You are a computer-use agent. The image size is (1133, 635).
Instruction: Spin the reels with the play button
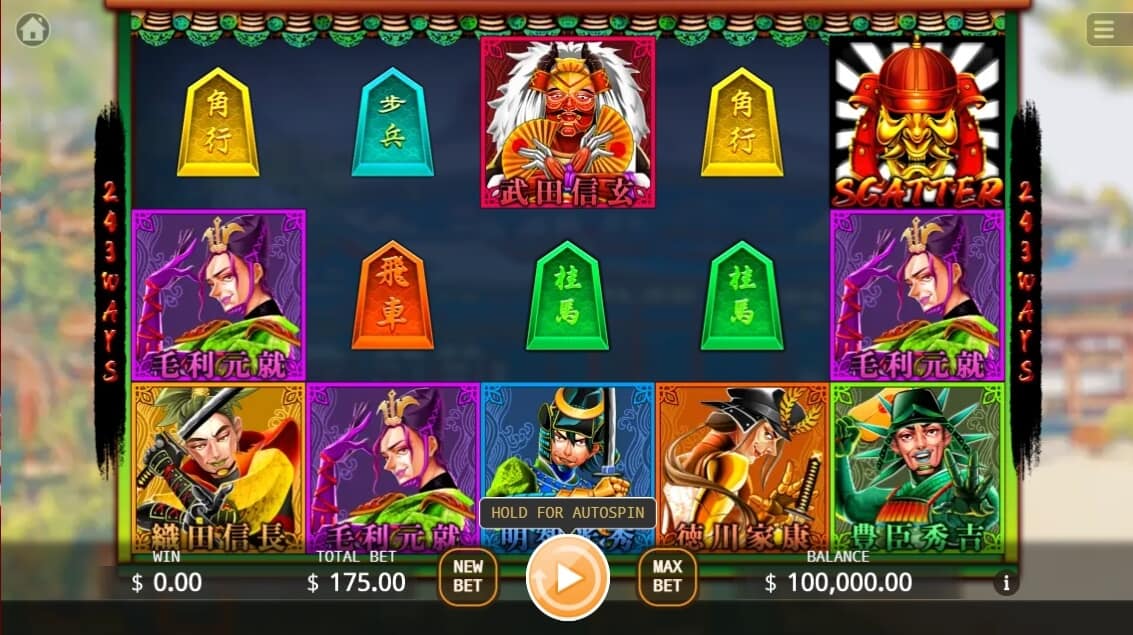point(568,578)
